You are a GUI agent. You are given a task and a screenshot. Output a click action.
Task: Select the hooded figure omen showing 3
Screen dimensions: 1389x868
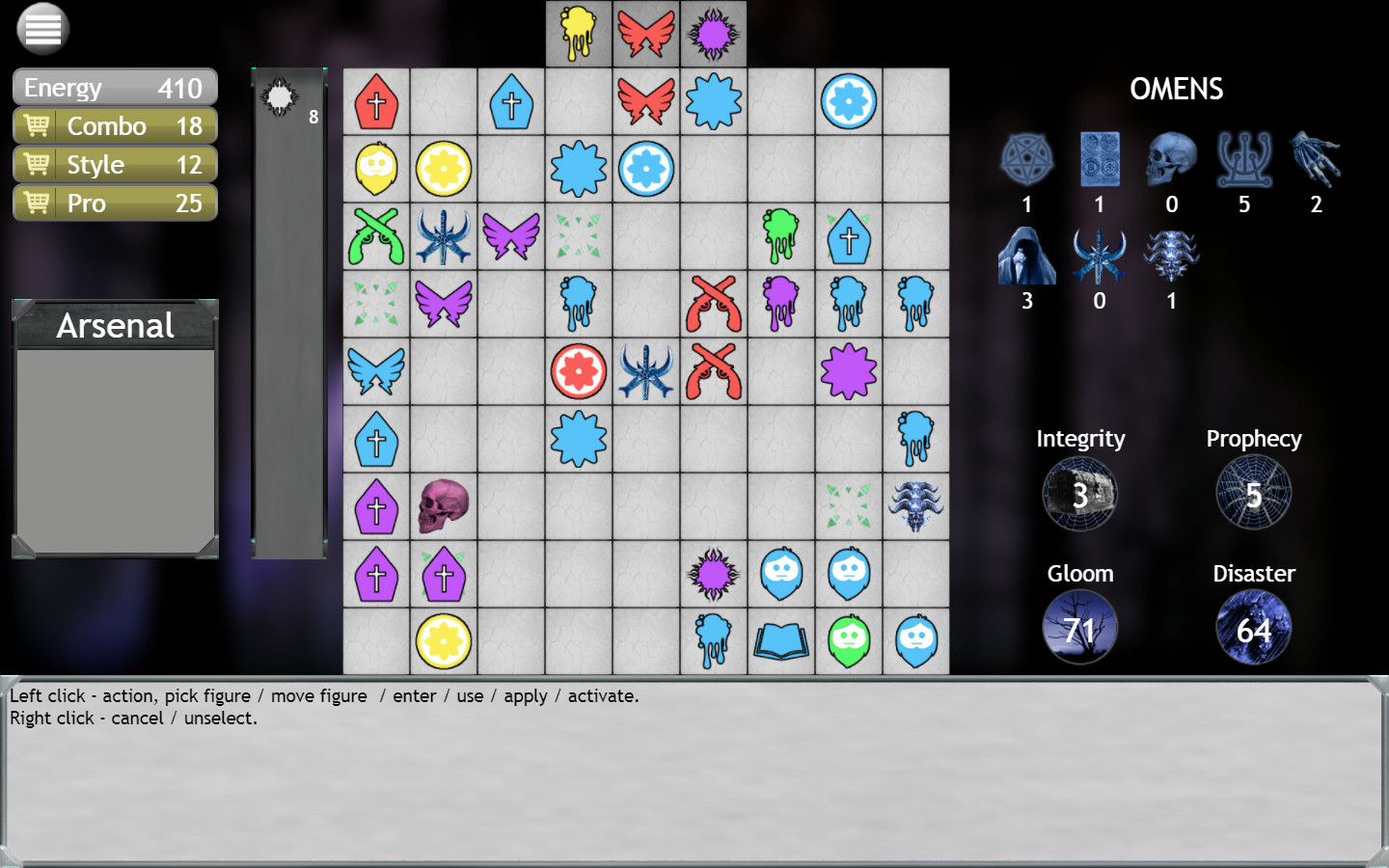tap(1026, 254)
